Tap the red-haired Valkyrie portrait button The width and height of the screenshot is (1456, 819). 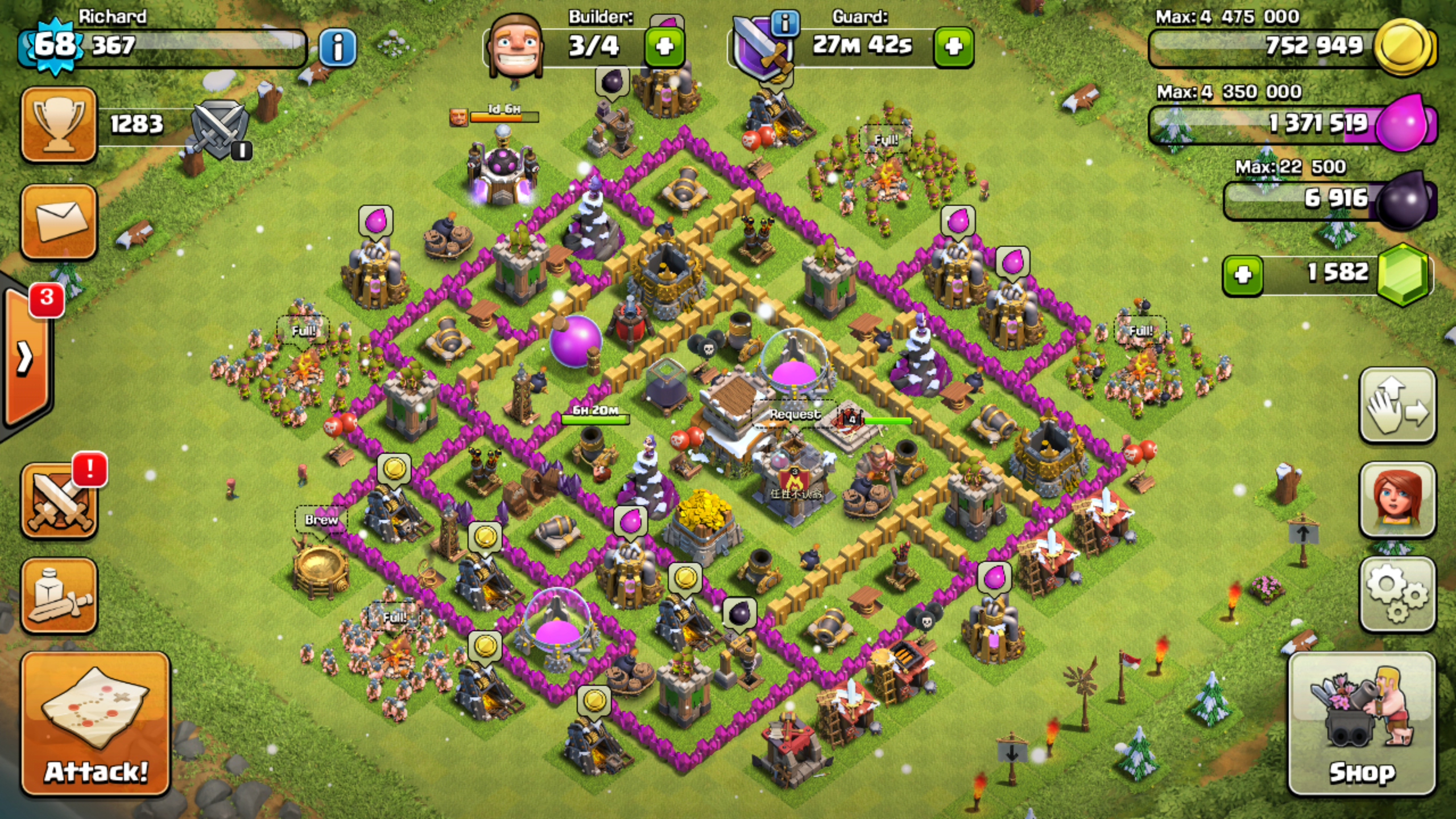1397,499
